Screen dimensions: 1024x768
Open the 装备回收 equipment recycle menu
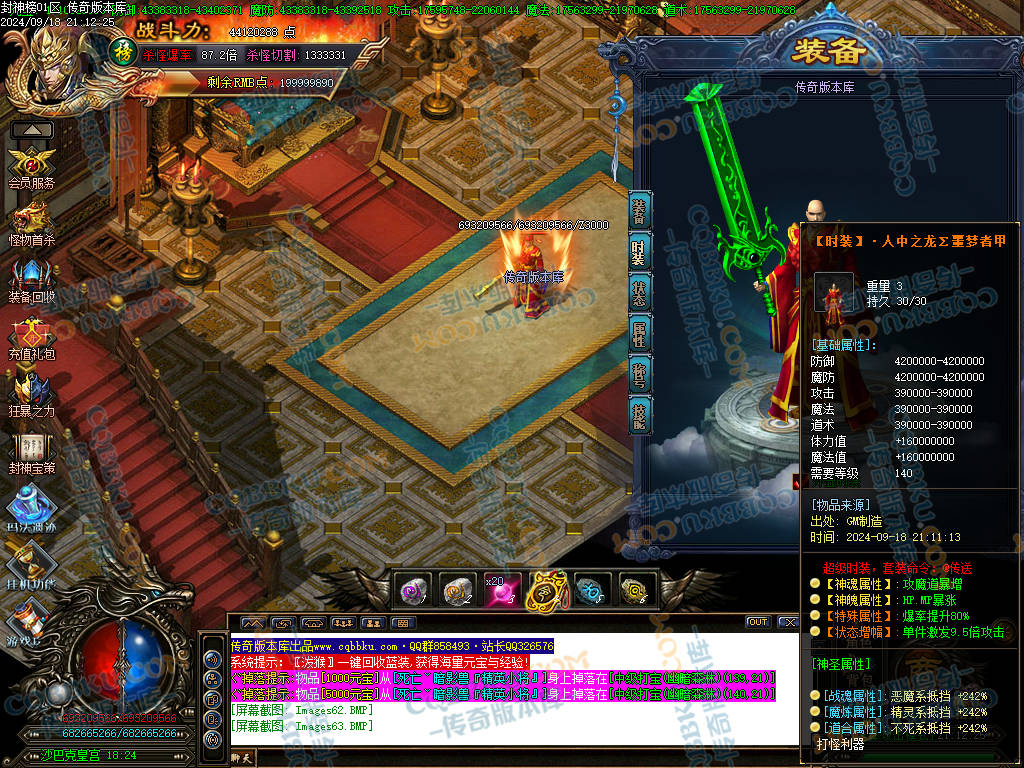pyautogui.click(x=31, y=277)
